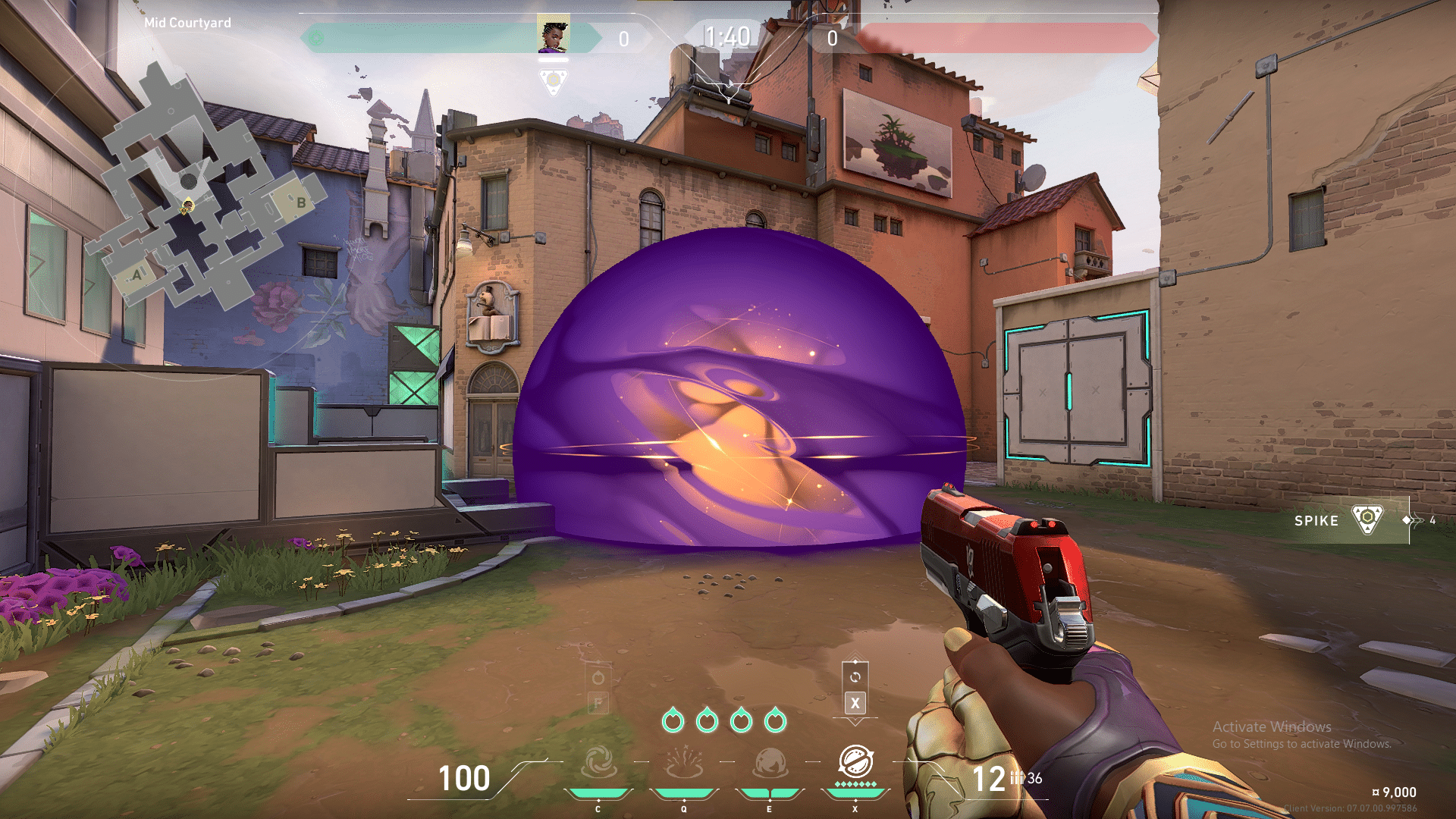Click the spike symbol under the agent portrait
Screen dimensions: 1456x819
click(554, 78)
